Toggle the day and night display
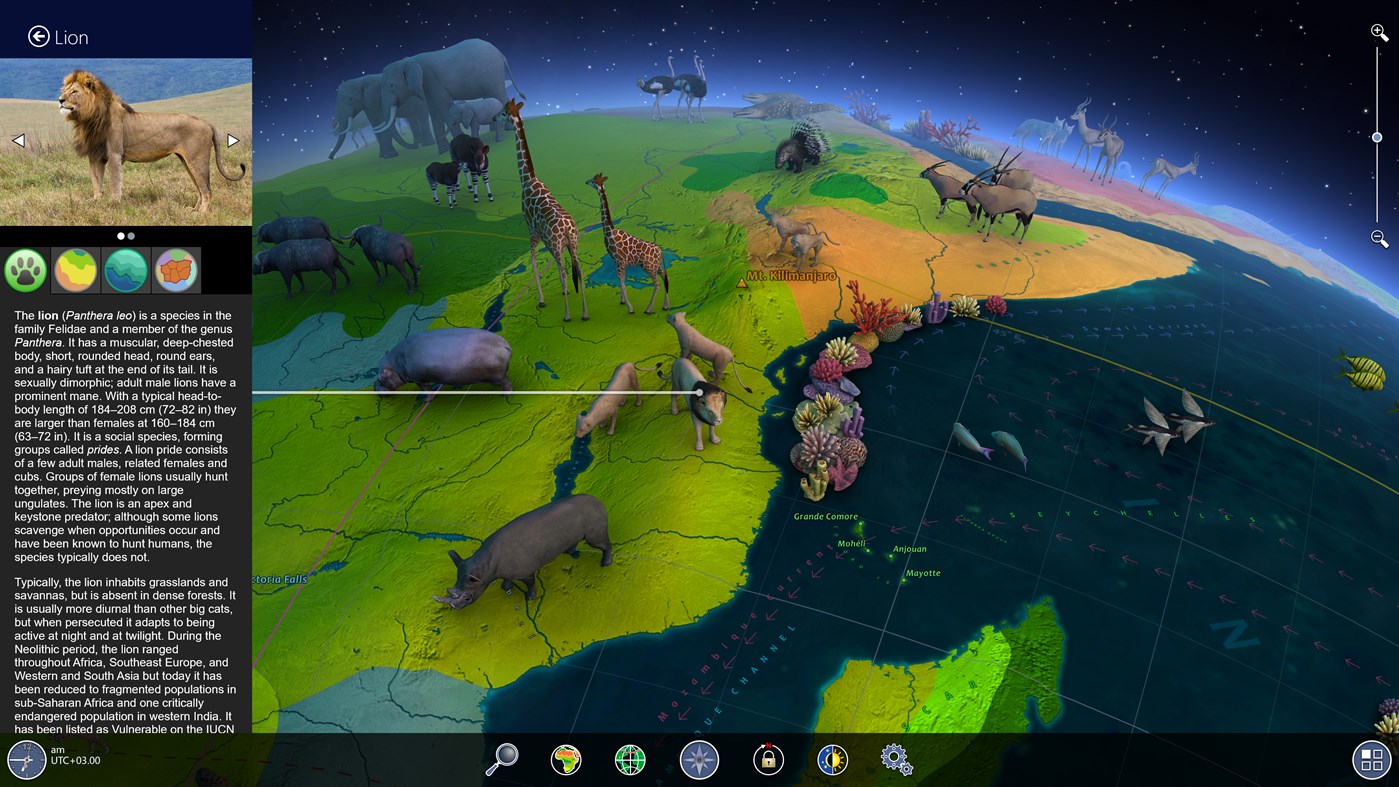Screen dimensions: 1399x787 point(833,759)
